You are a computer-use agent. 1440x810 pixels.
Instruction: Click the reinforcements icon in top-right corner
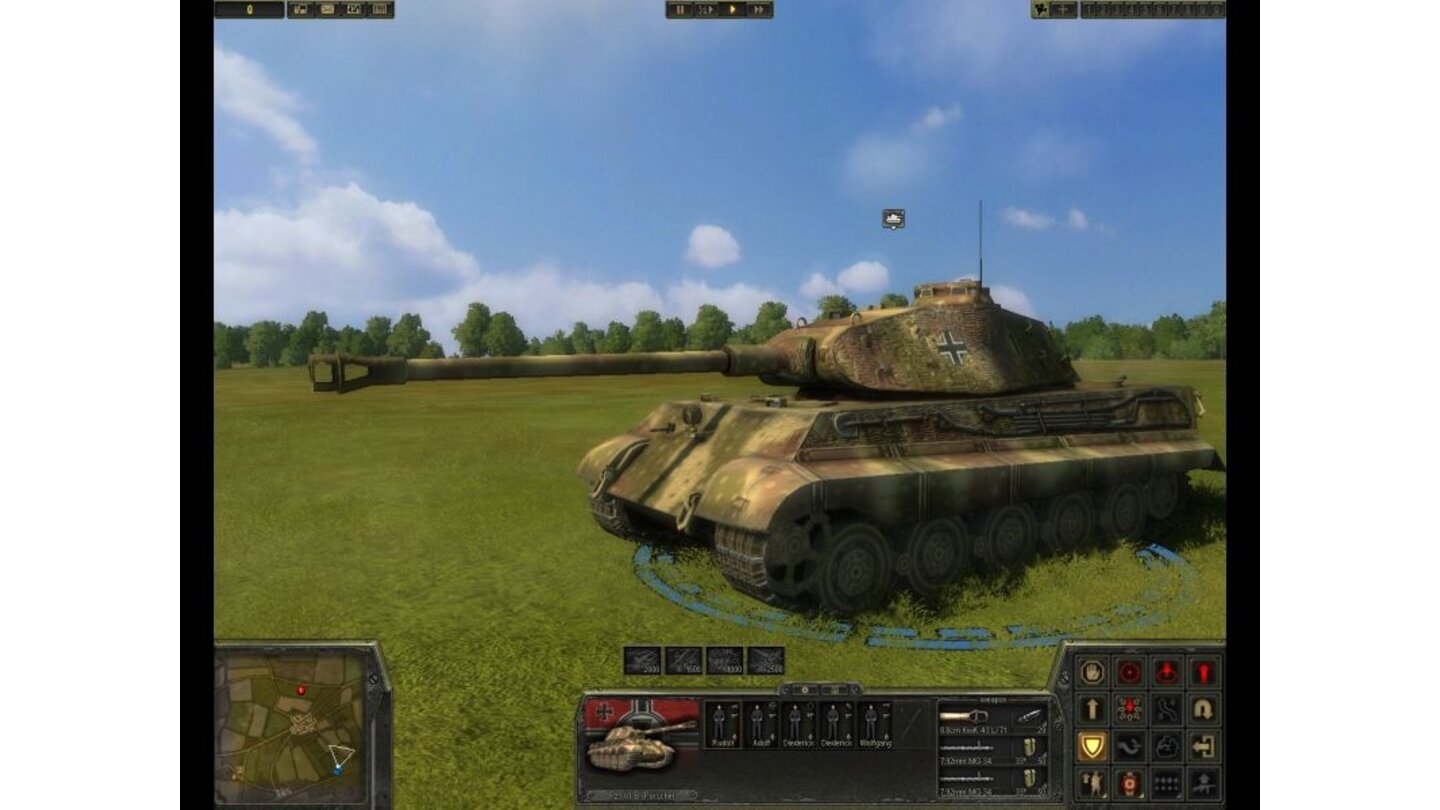(1041, 10)
